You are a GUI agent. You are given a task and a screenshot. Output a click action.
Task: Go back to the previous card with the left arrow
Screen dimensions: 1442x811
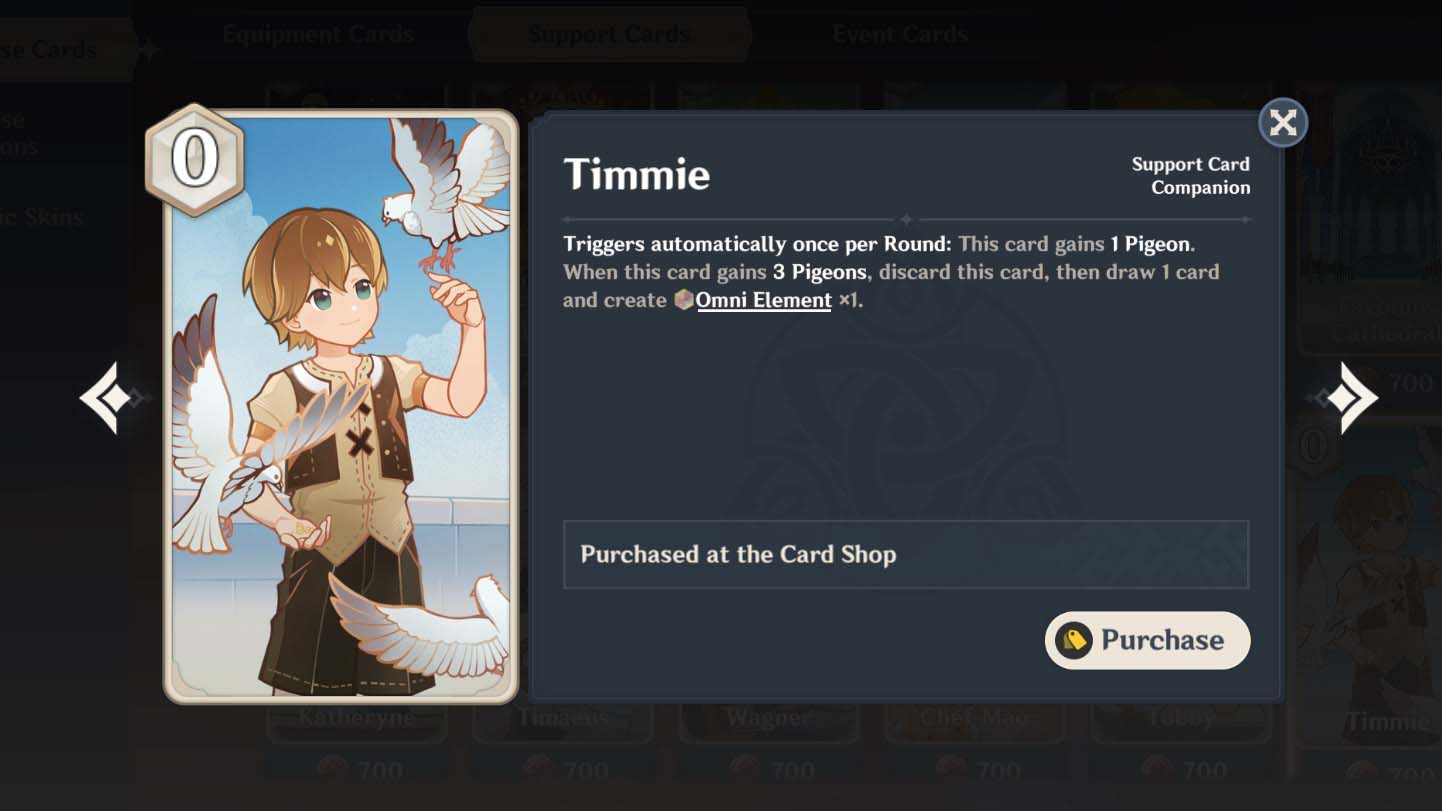point(104,396)
